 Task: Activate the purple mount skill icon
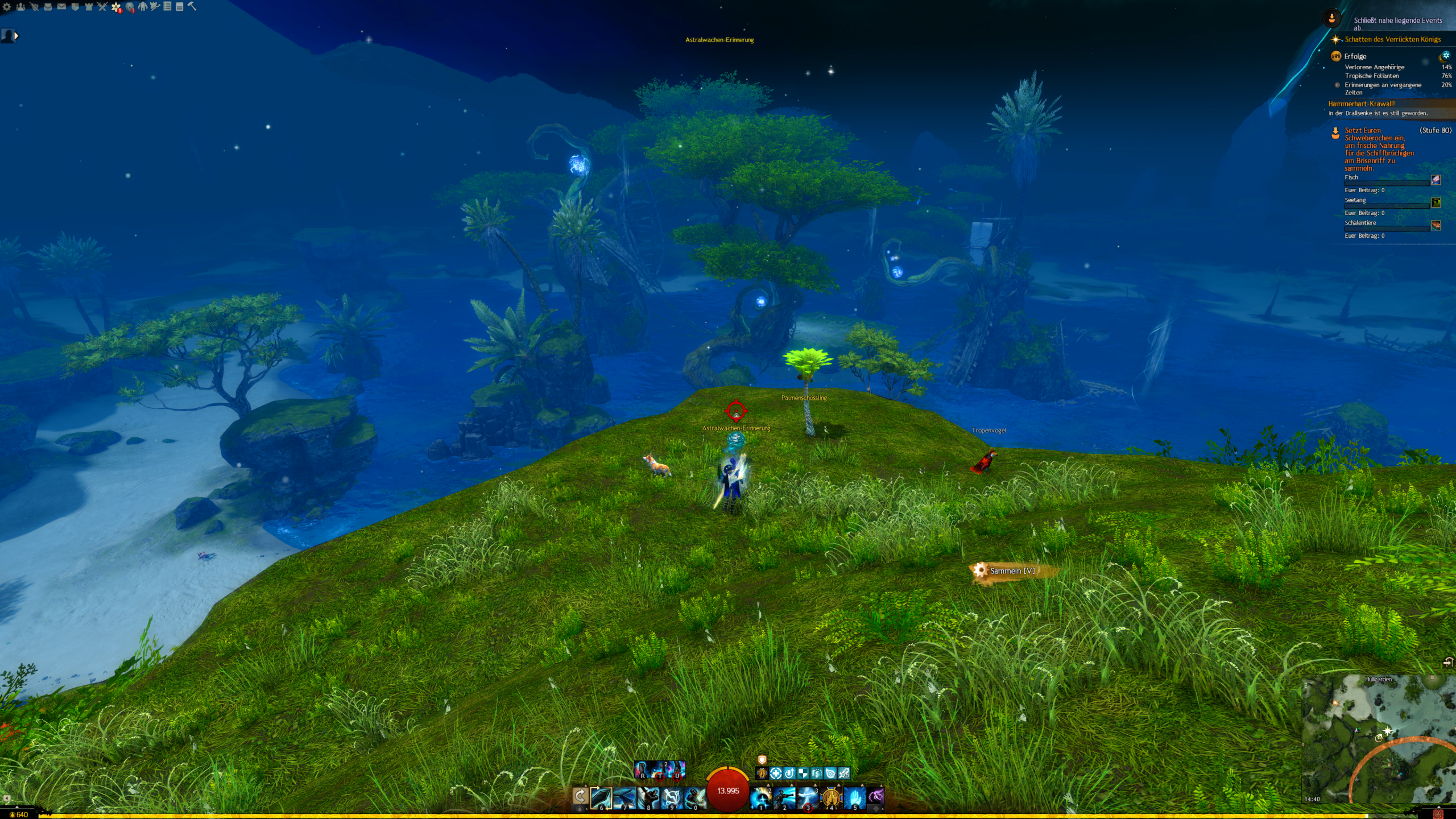coord(876,796)
